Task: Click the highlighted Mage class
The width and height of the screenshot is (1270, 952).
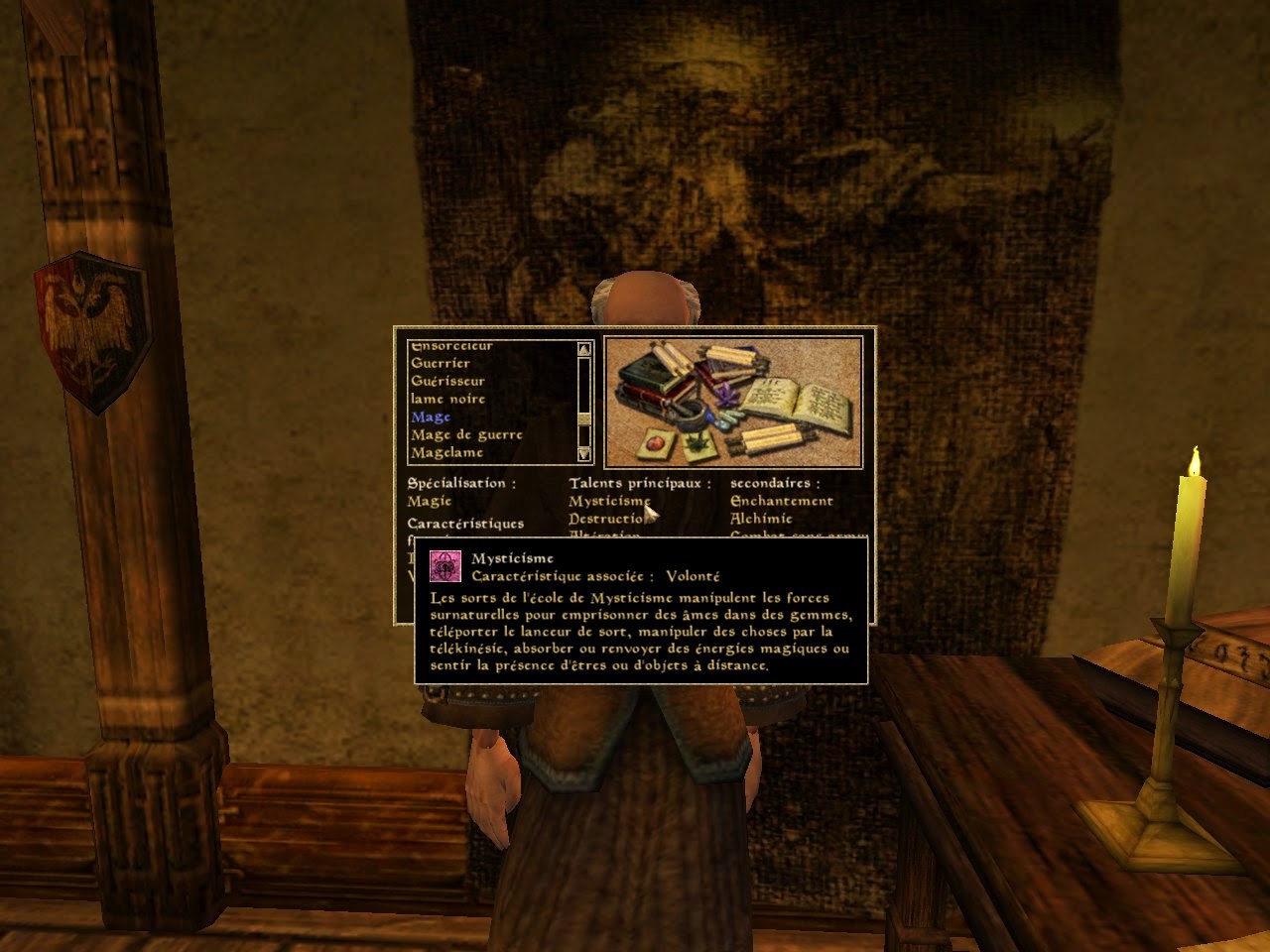Action: (x=431, y=416)
